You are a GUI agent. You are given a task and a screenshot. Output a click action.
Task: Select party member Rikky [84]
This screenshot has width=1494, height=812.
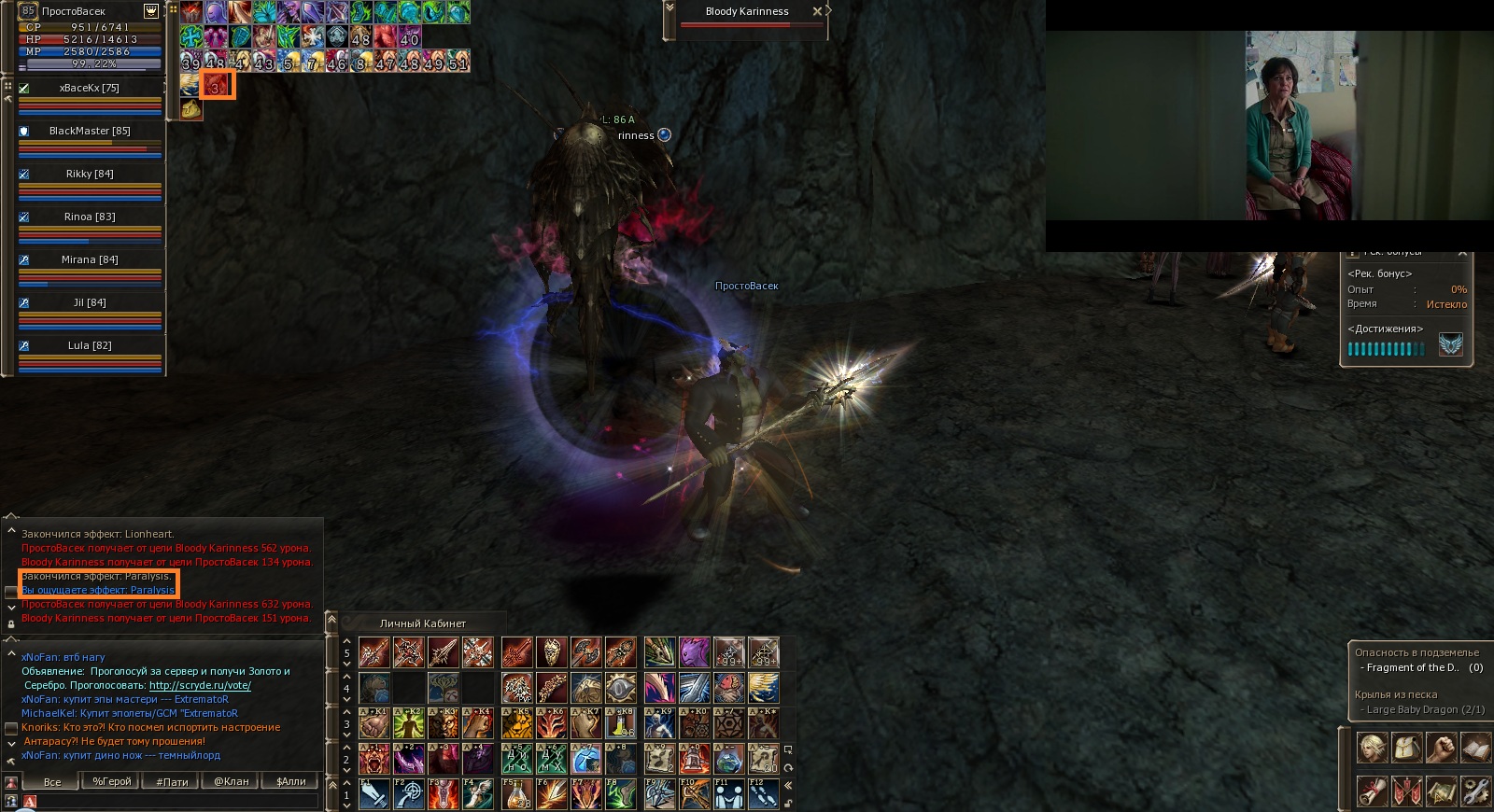[x=90, y=174]
